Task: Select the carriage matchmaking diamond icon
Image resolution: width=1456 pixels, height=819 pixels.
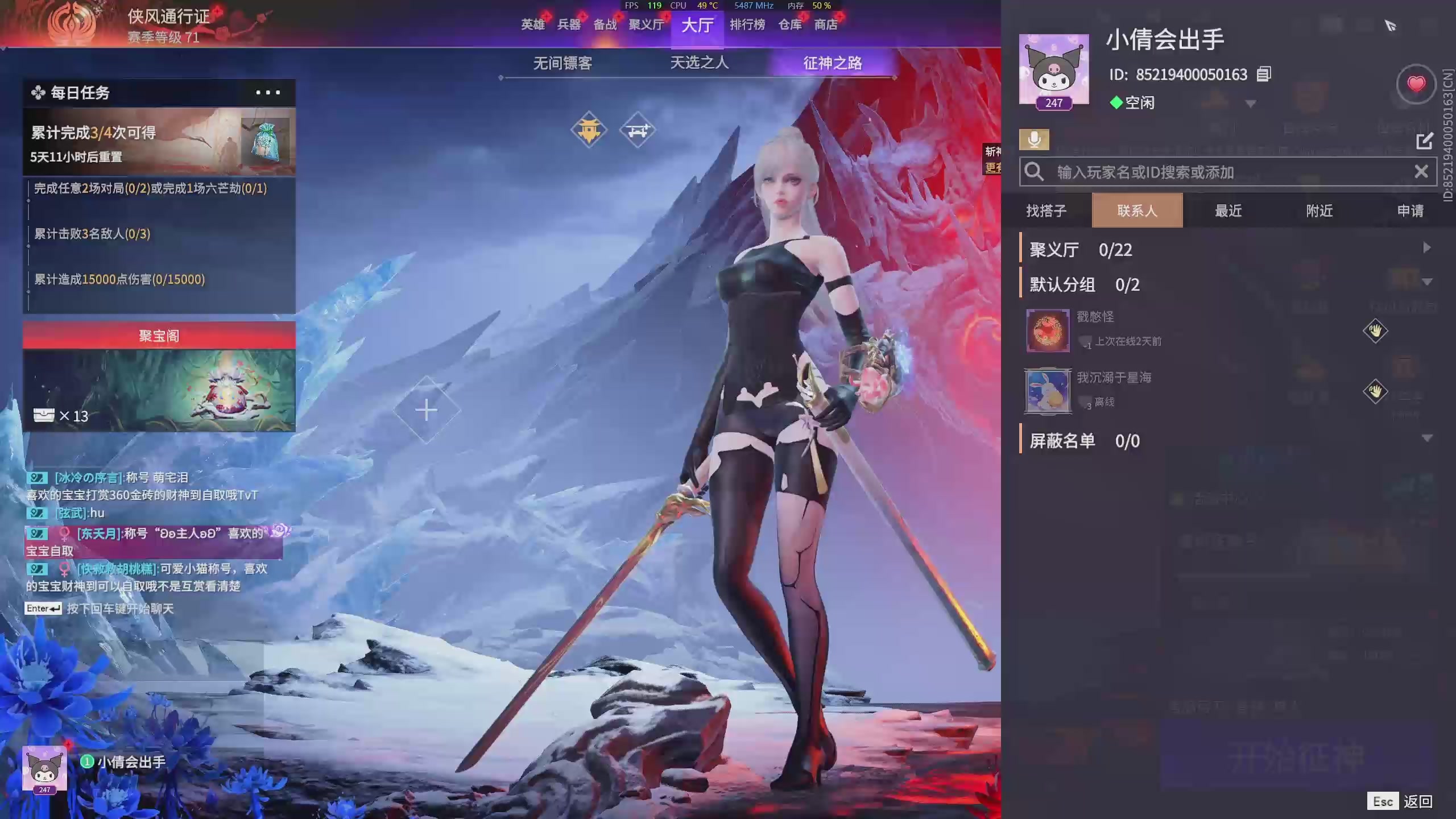Action: tap(638, 129)
